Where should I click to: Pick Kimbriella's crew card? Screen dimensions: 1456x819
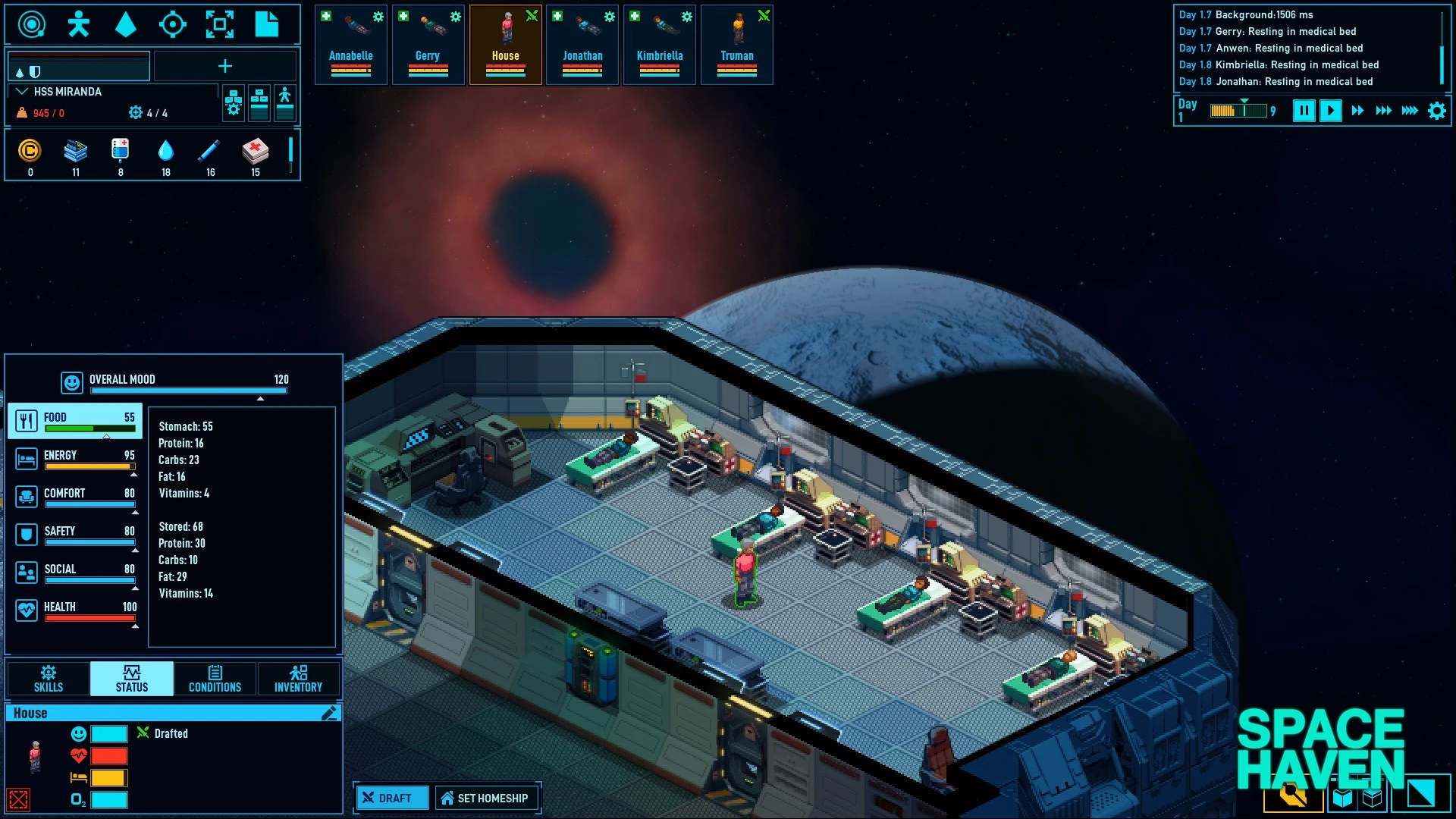pyautogui.click(x=660, y=44)
